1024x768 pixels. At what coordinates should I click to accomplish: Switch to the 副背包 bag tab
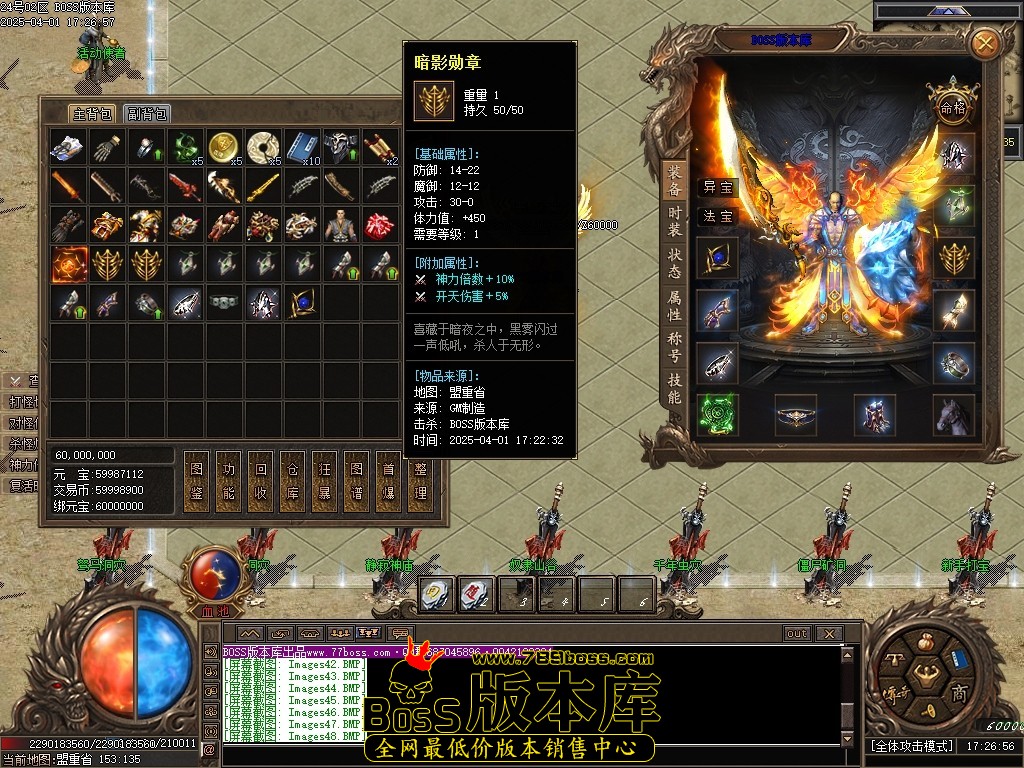tap(148, 114)
